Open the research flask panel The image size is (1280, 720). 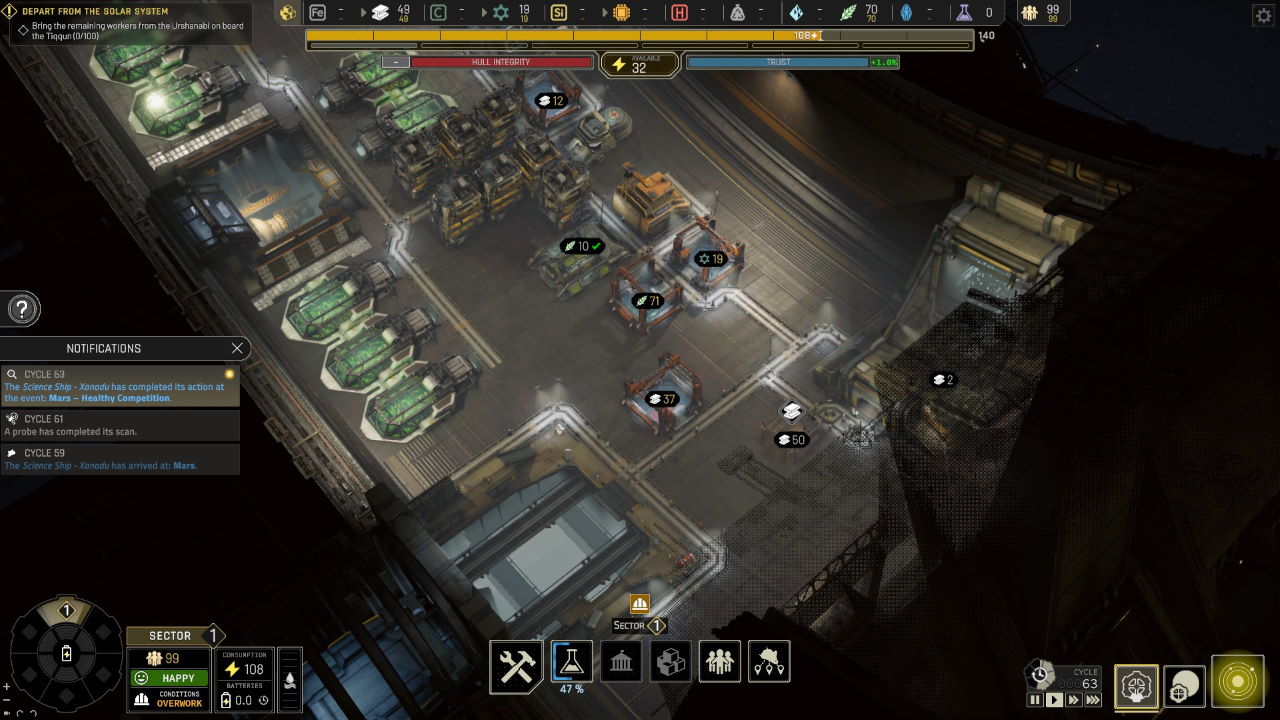tap(571, 661)
